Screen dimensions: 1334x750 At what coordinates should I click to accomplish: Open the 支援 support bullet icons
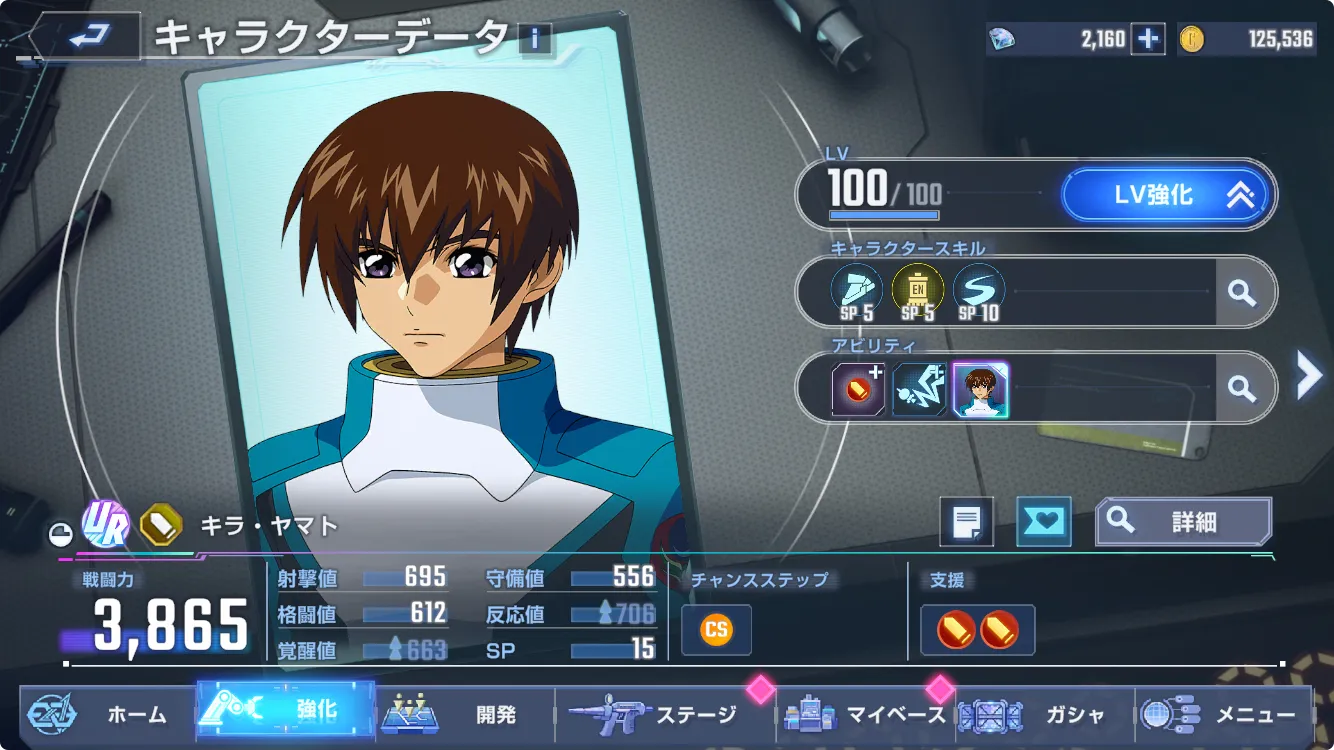[977, 629]
